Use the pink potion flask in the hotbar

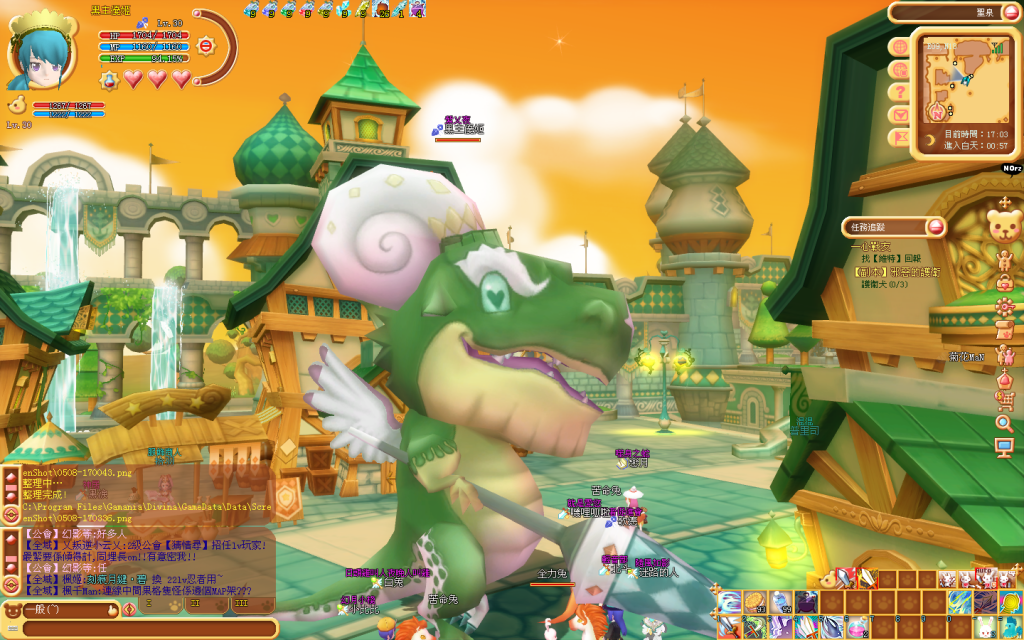857,627
